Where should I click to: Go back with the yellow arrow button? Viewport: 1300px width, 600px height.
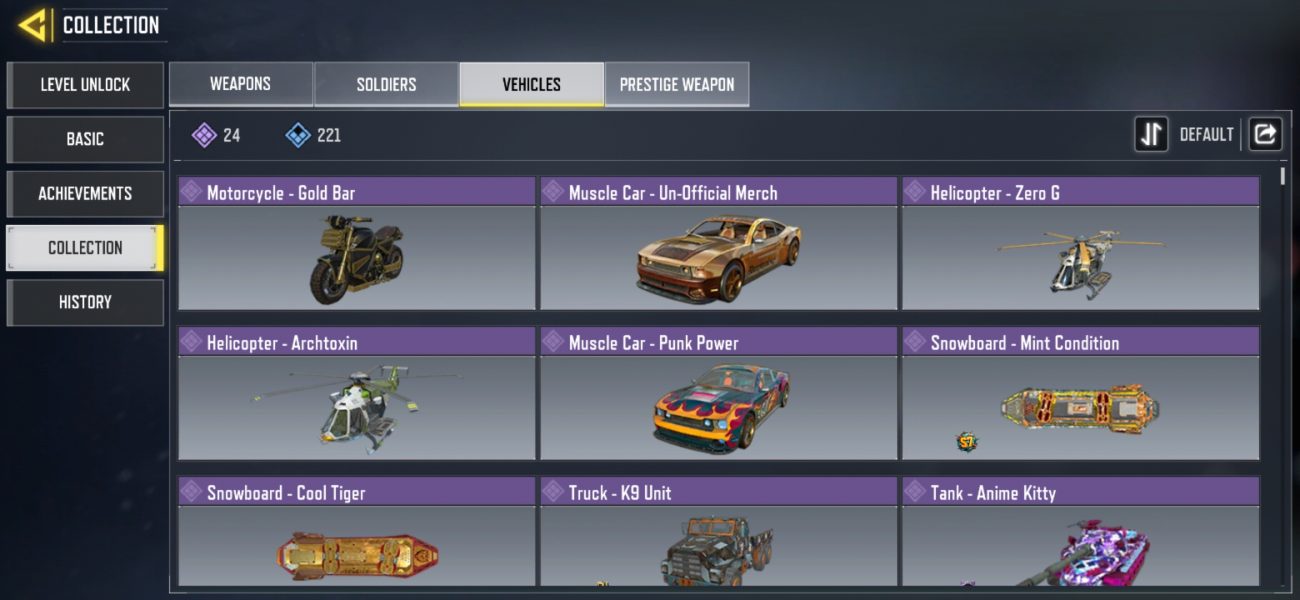click(x=33, y=25)
